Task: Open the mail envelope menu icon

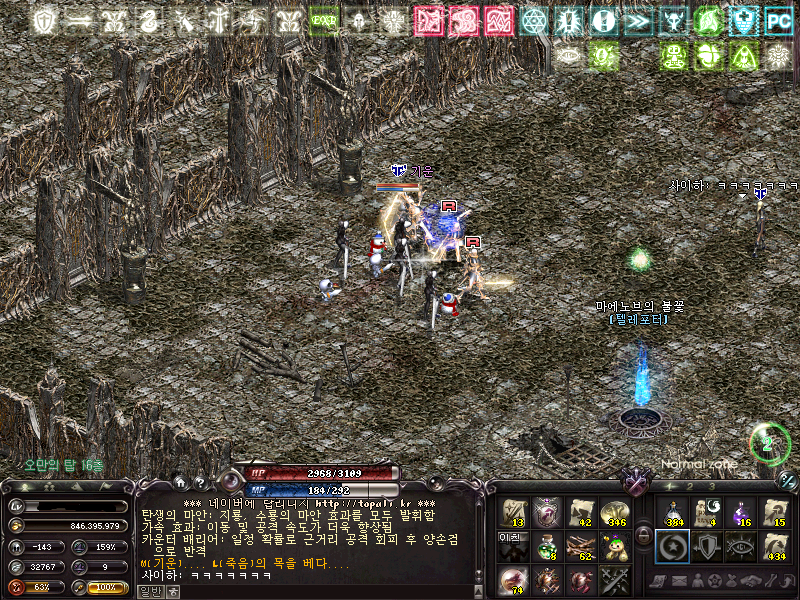Action: (680, 580)
